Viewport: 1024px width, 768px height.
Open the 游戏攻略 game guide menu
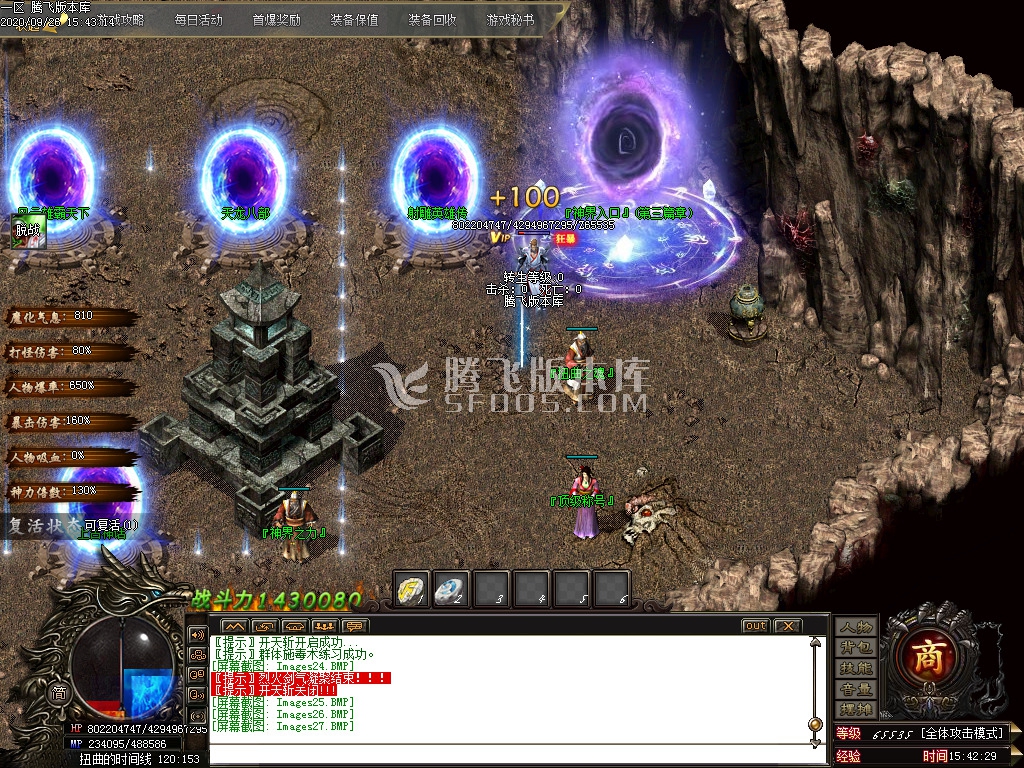(x=118, y=19)
